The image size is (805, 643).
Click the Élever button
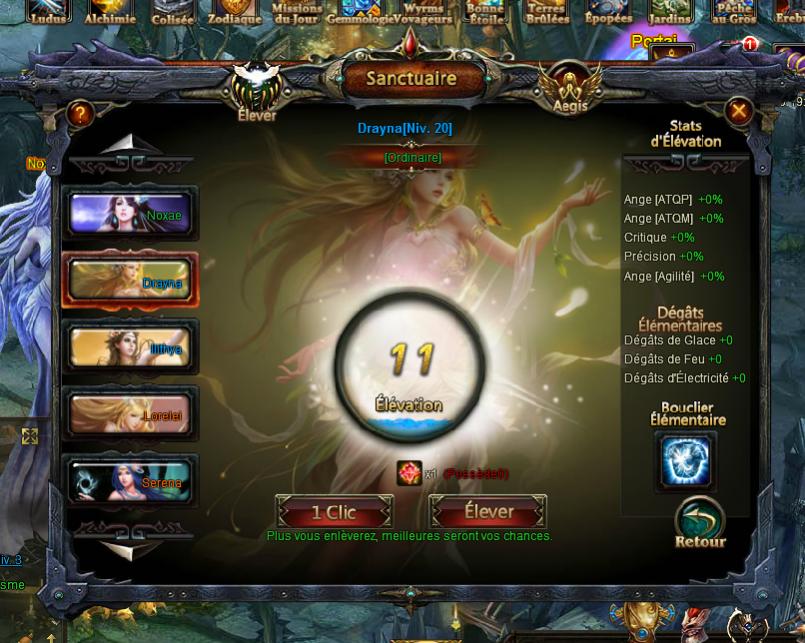point(489,512)
